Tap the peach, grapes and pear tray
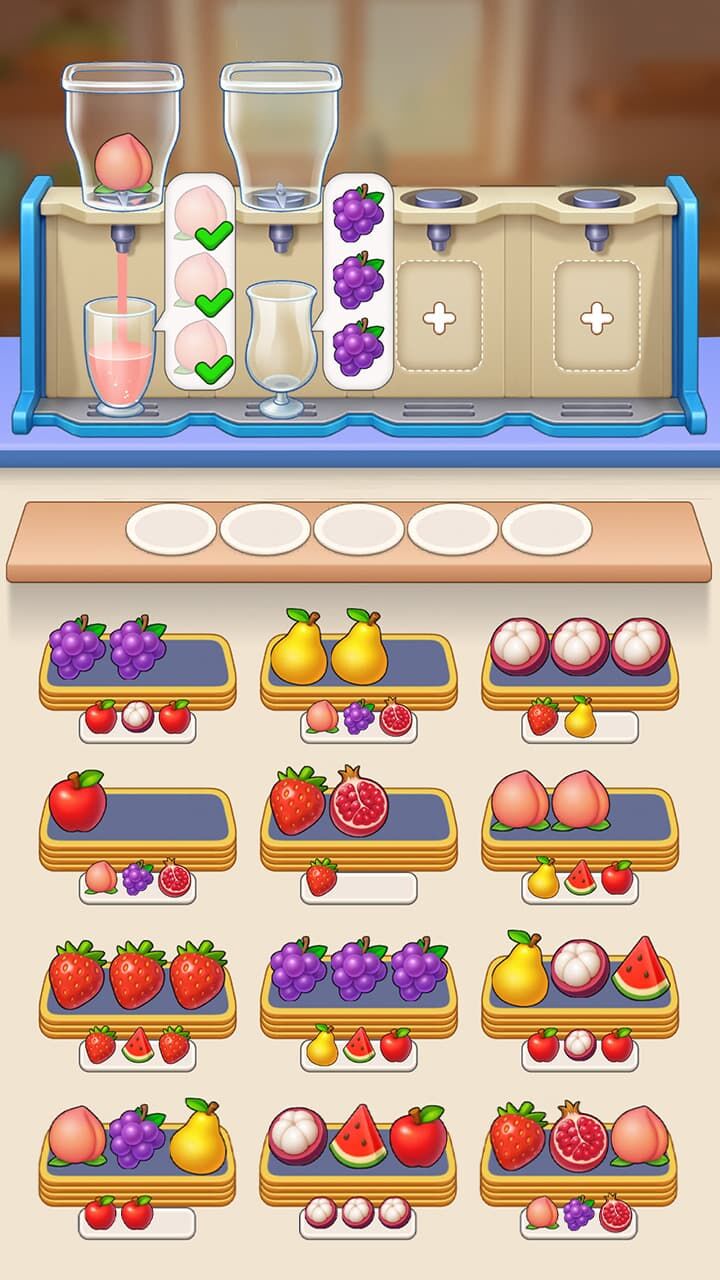720x1280 pixels. click(137, 1152)
